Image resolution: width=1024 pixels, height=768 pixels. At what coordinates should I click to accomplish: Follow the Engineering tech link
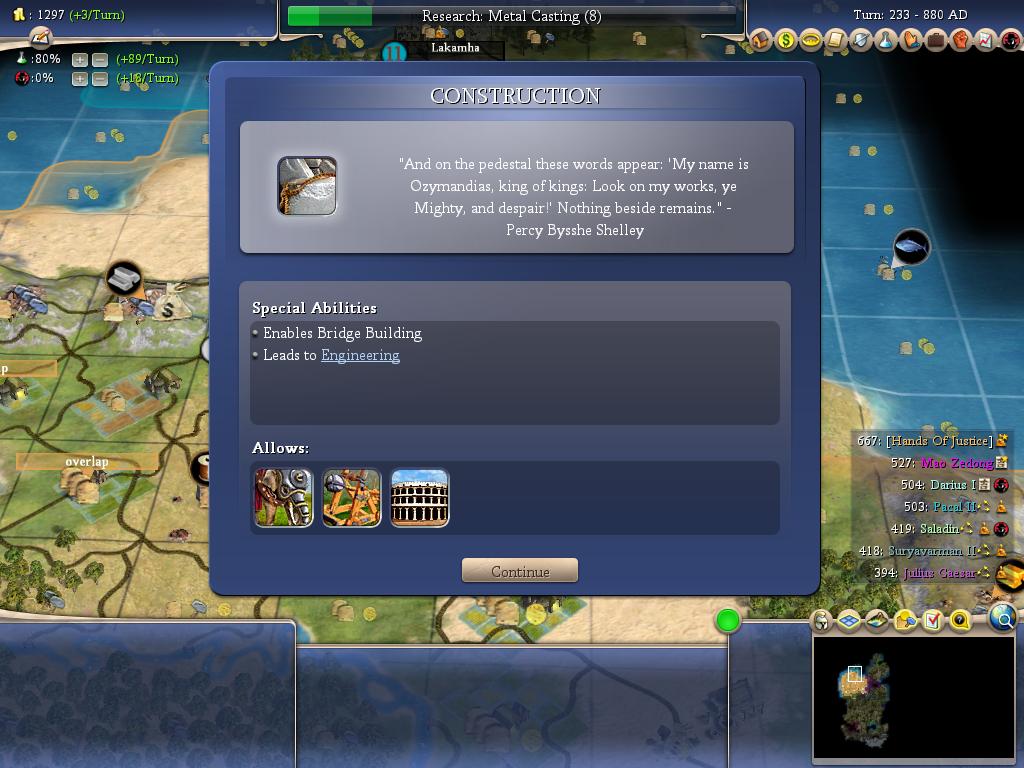point(360,355)
